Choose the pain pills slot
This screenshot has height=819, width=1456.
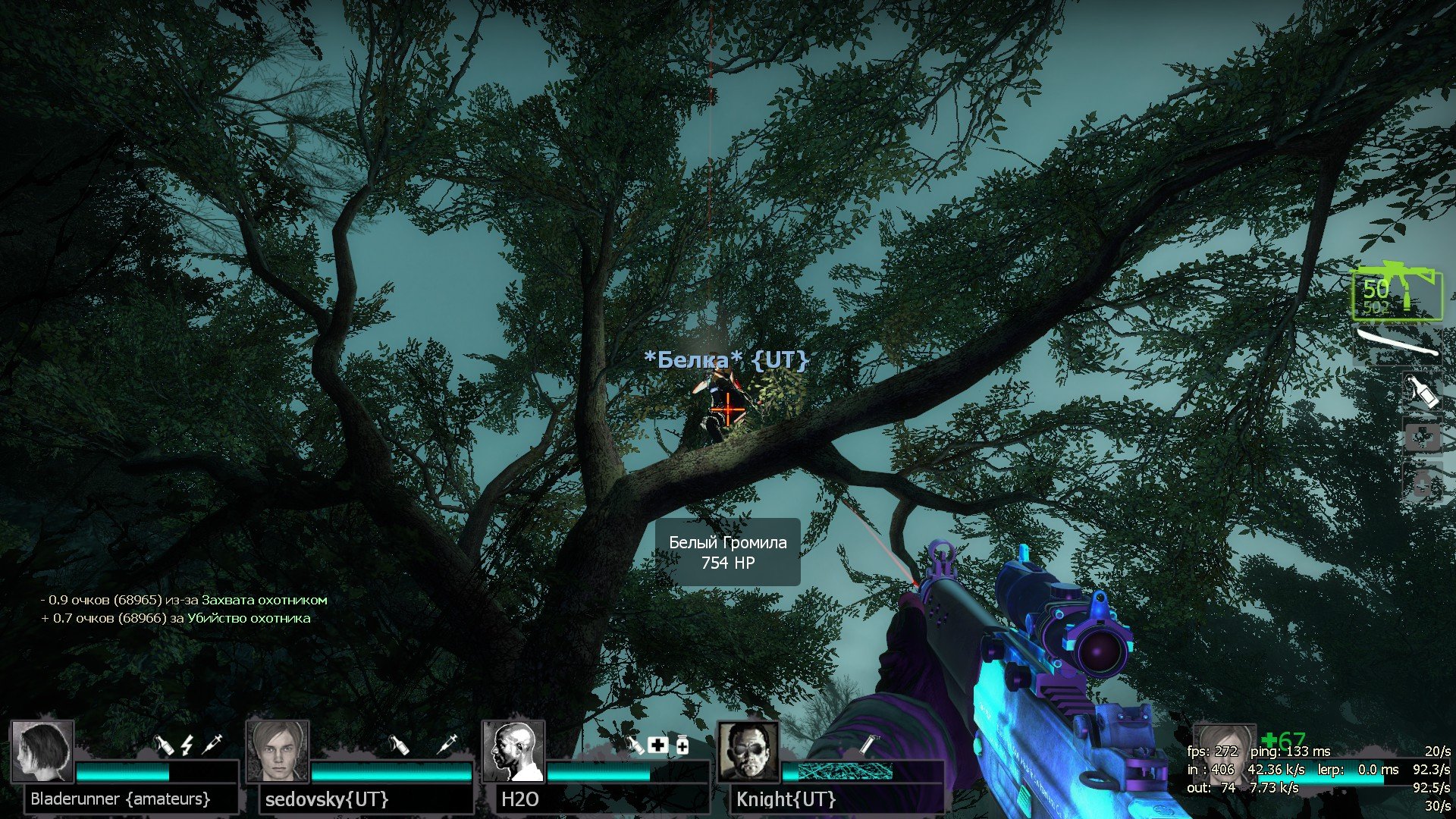pyautogui.click(x=1421, y=483)
